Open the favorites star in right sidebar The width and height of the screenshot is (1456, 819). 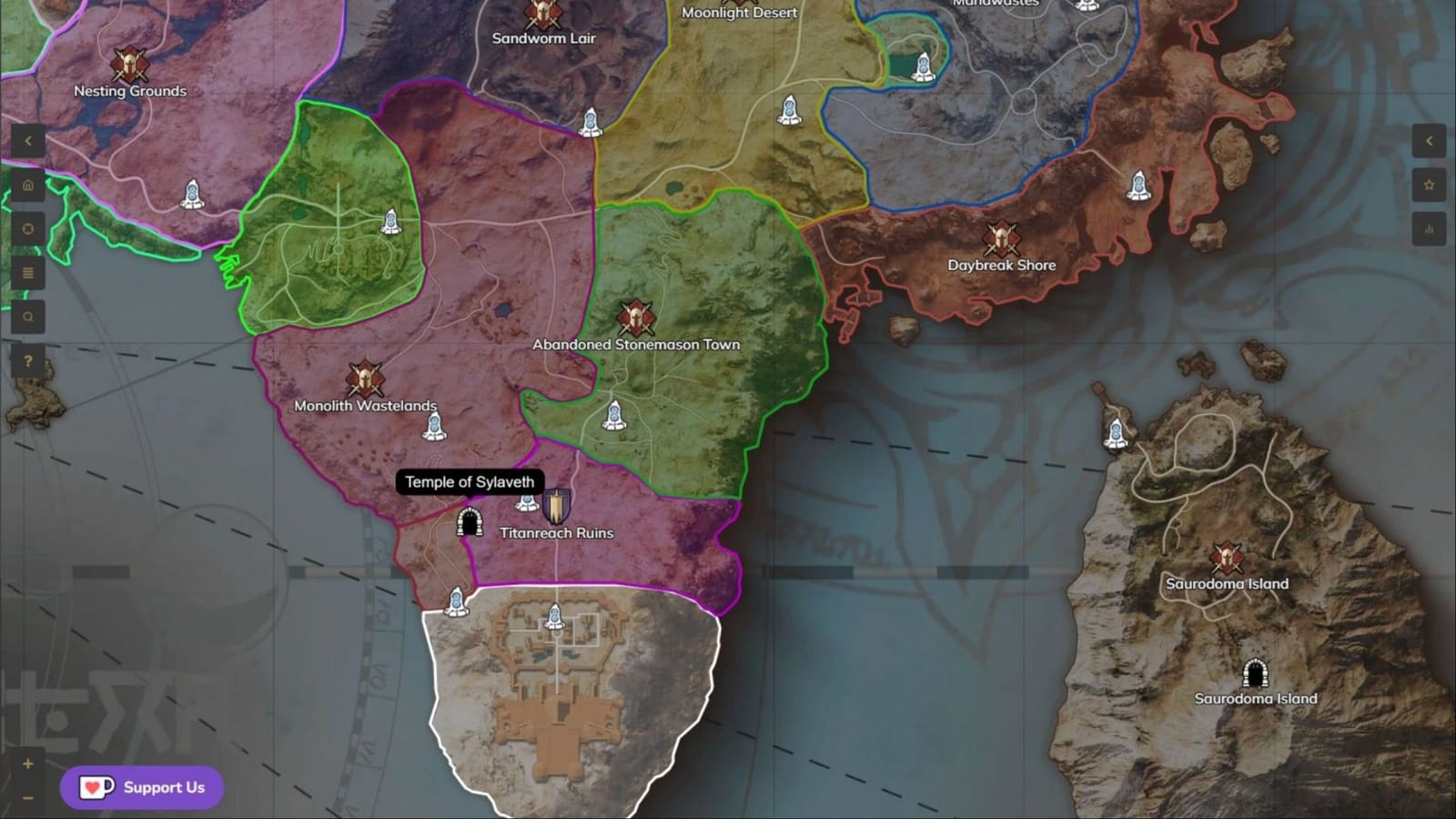[1428, 185]
